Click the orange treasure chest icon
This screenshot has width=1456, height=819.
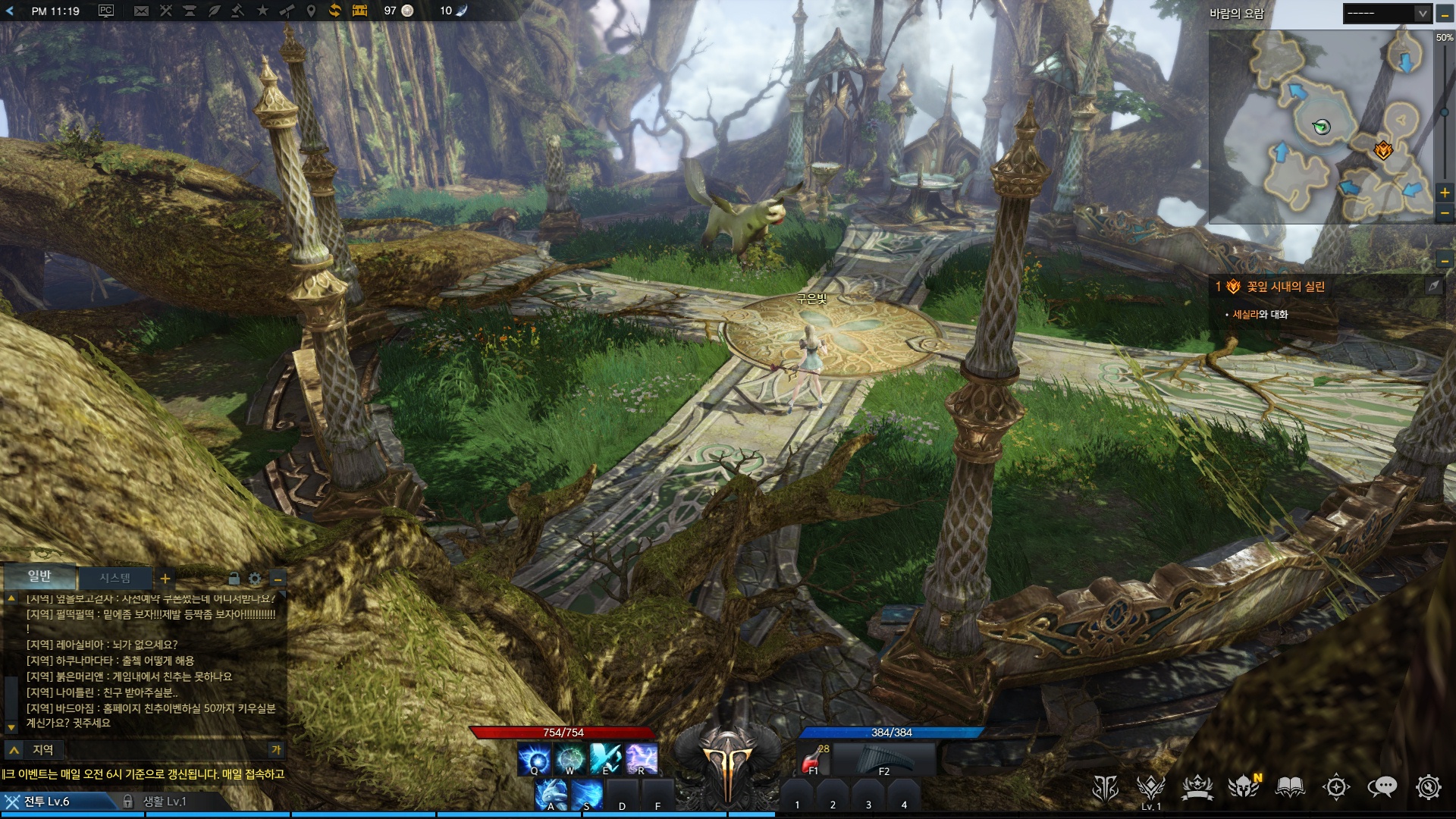pos(359,11)
